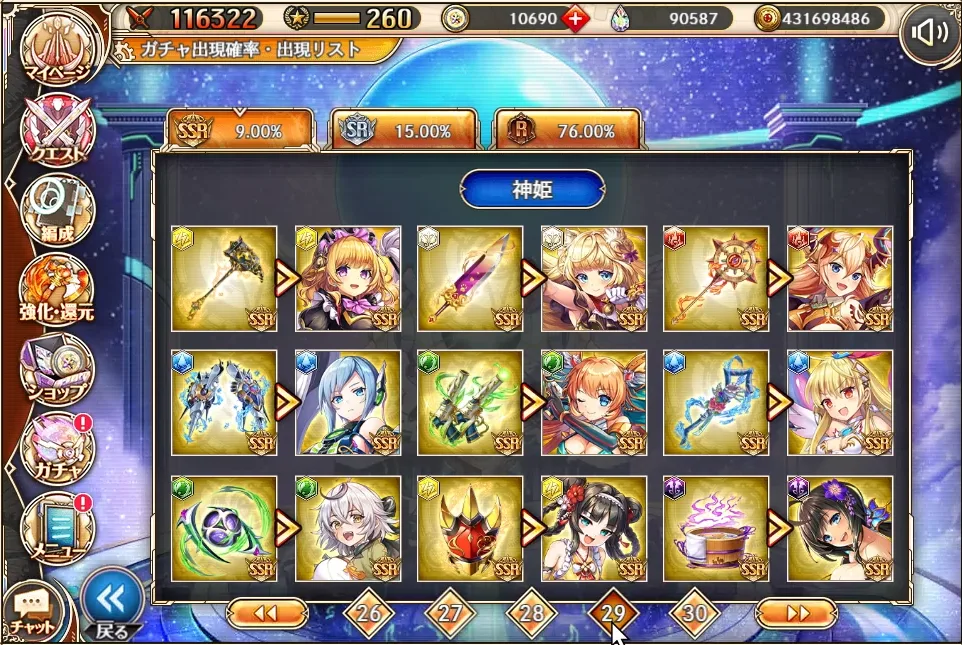Select the purple cauldron SSR weapon
Screen dimensions: 962x645
point(716,528)
